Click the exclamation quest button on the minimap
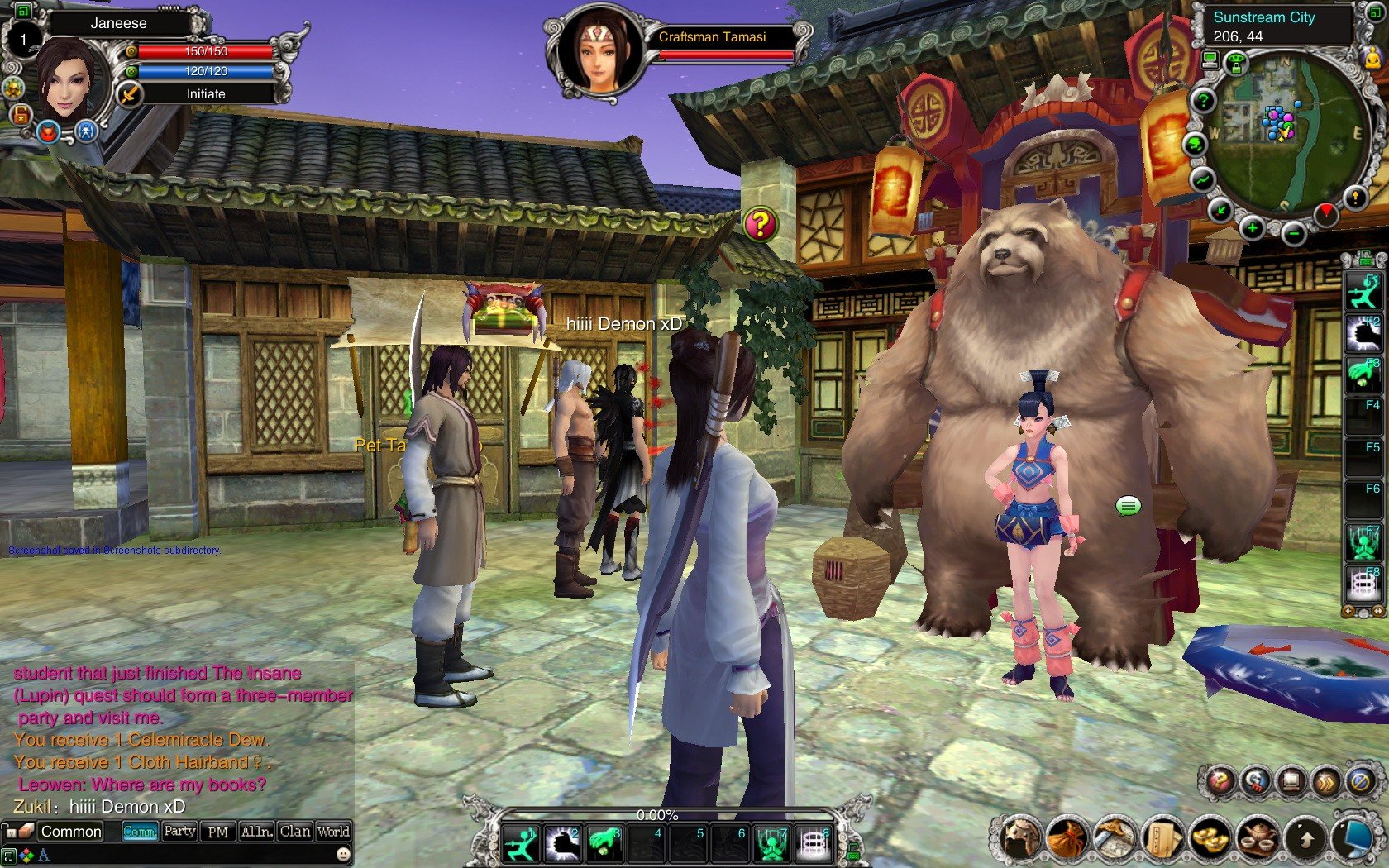Screen dimensions: 1389x868 point(1355,197)
